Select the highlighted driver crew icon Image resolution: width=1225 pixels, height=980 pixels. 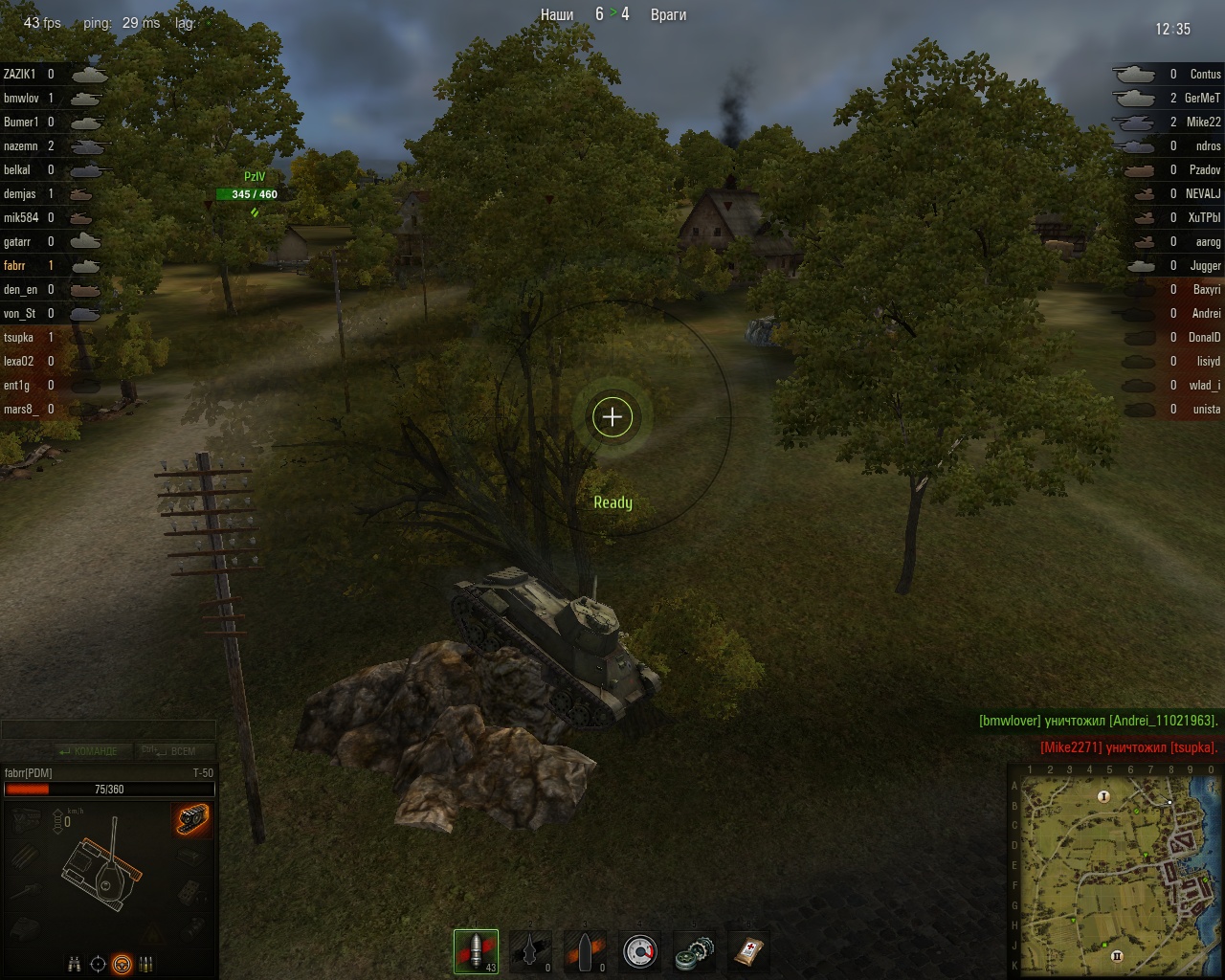point(122,964)
